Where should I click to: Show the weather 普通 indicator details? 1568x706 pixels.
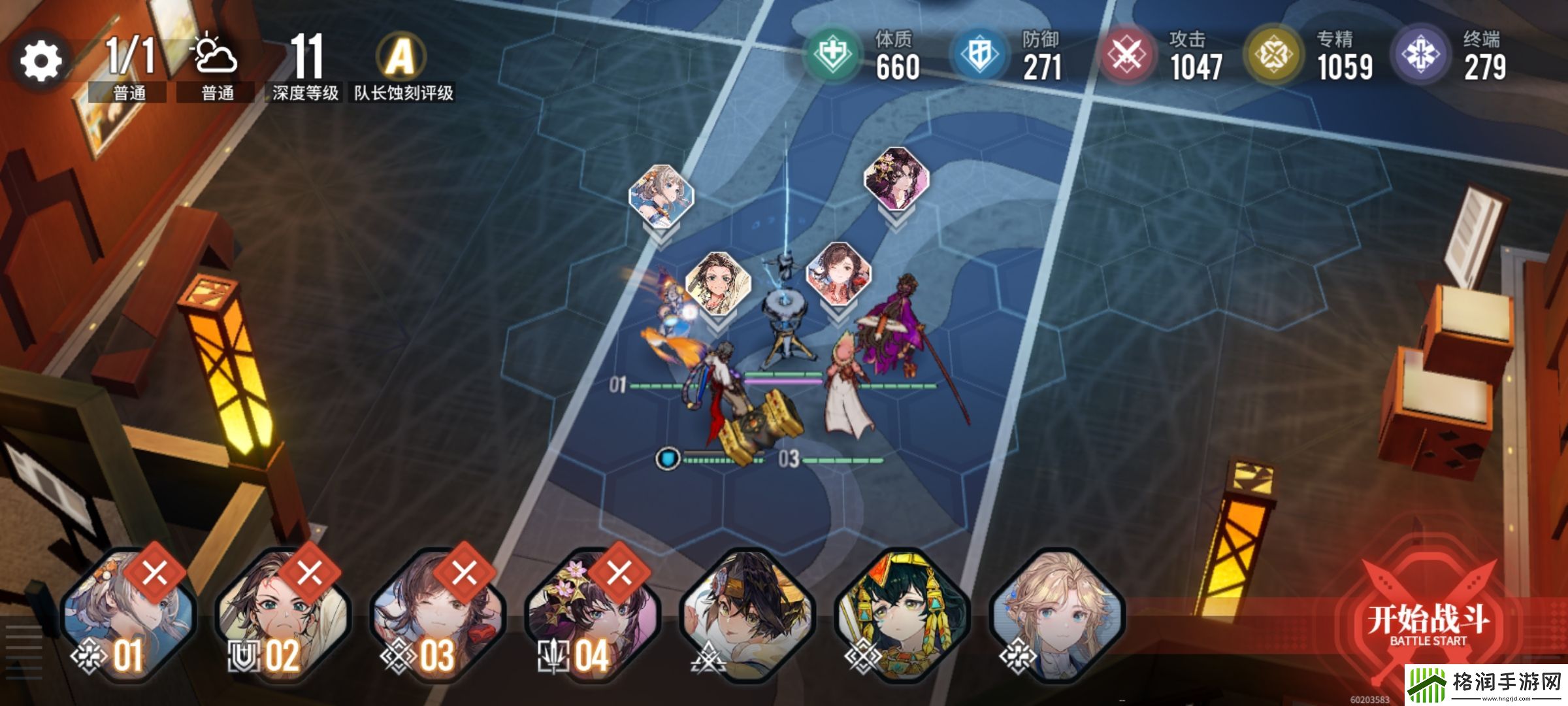(216, 65)
